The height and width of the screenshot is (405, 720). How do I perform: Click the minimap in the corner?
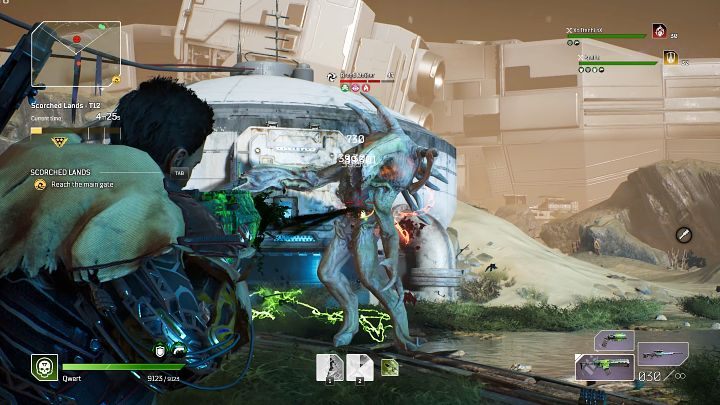[x=76, y=51]
